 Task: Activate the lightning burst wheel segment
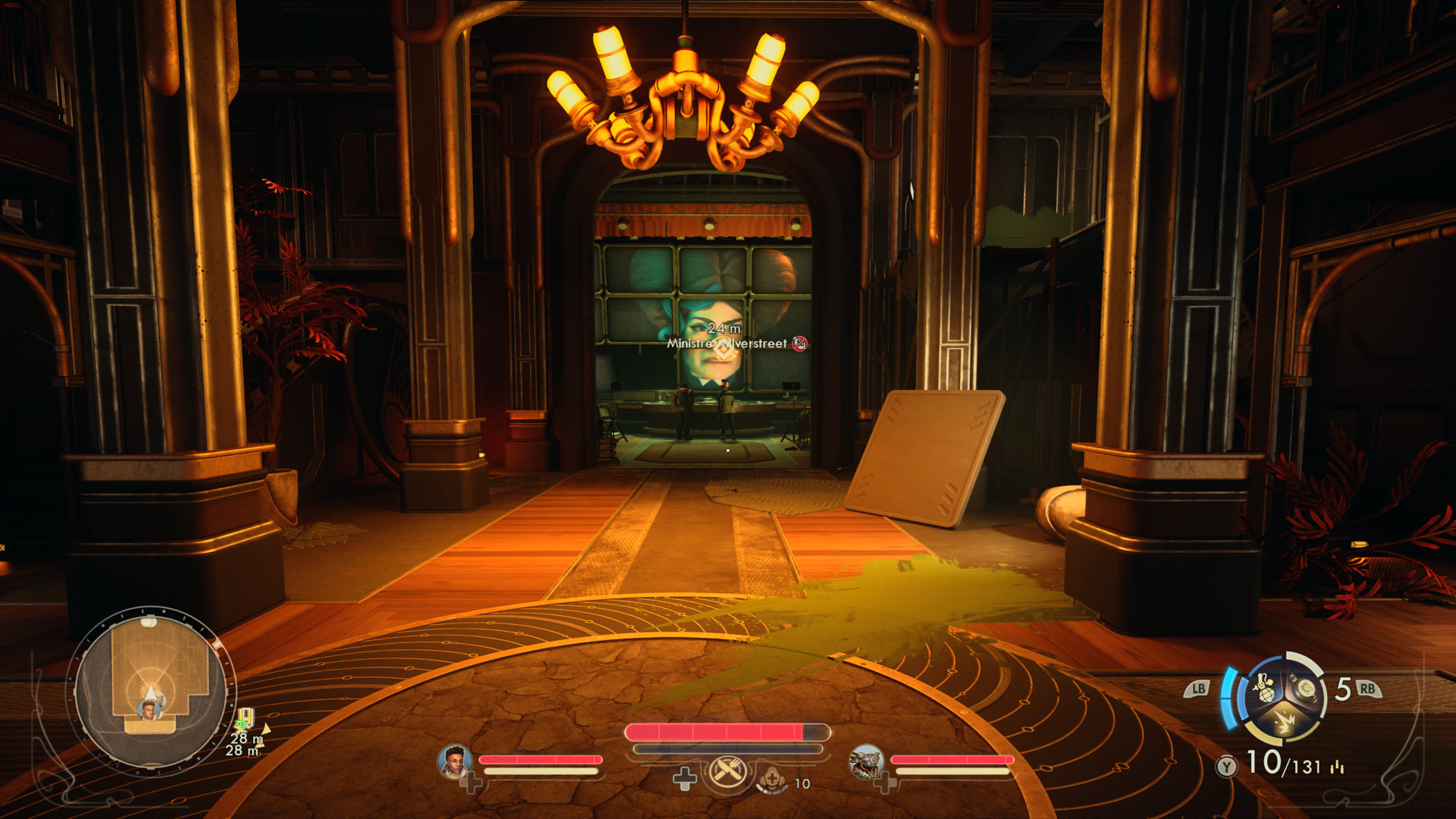click(x=1285, y=720)
